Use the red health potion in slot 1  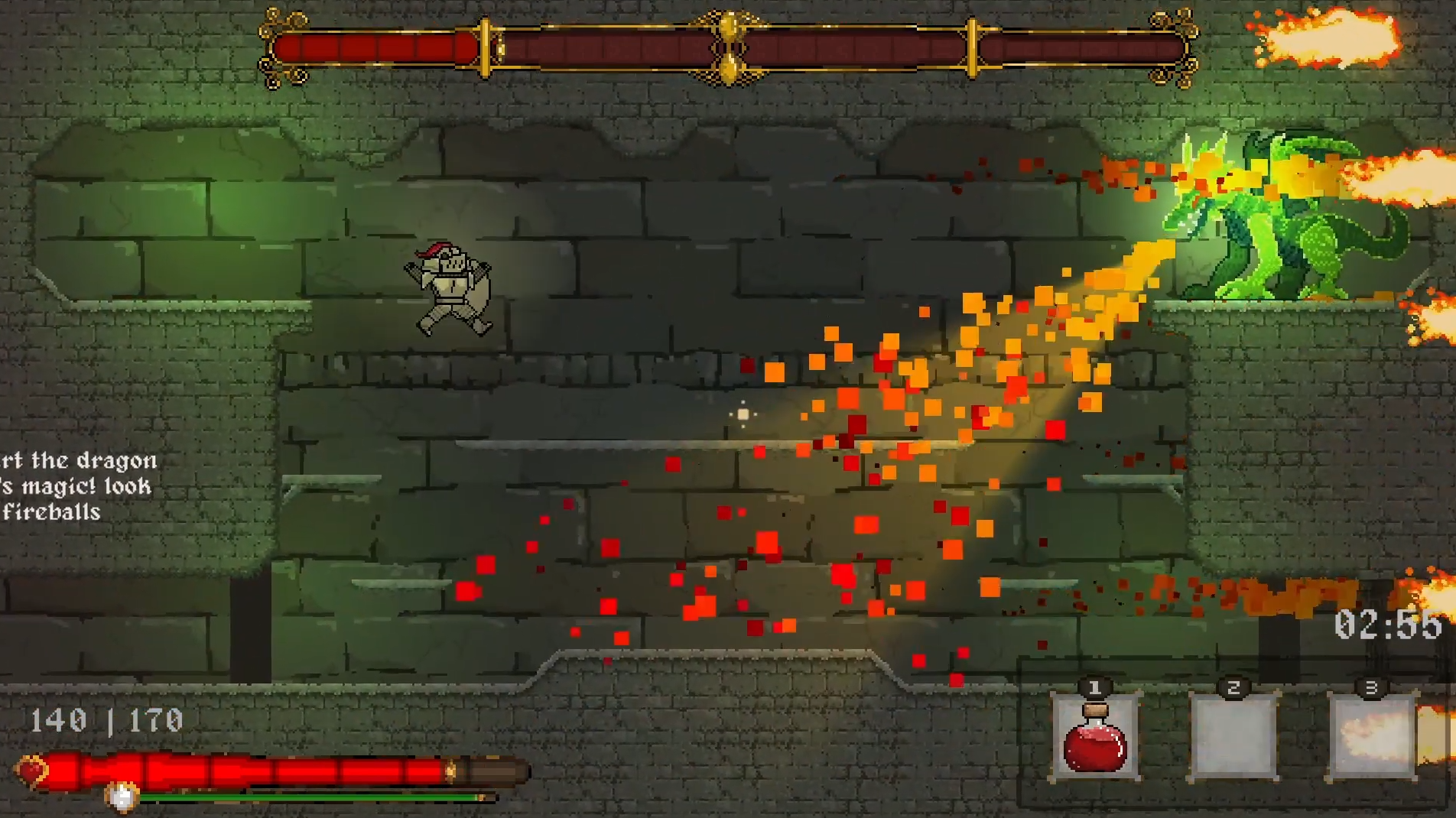pos(1095,737)
